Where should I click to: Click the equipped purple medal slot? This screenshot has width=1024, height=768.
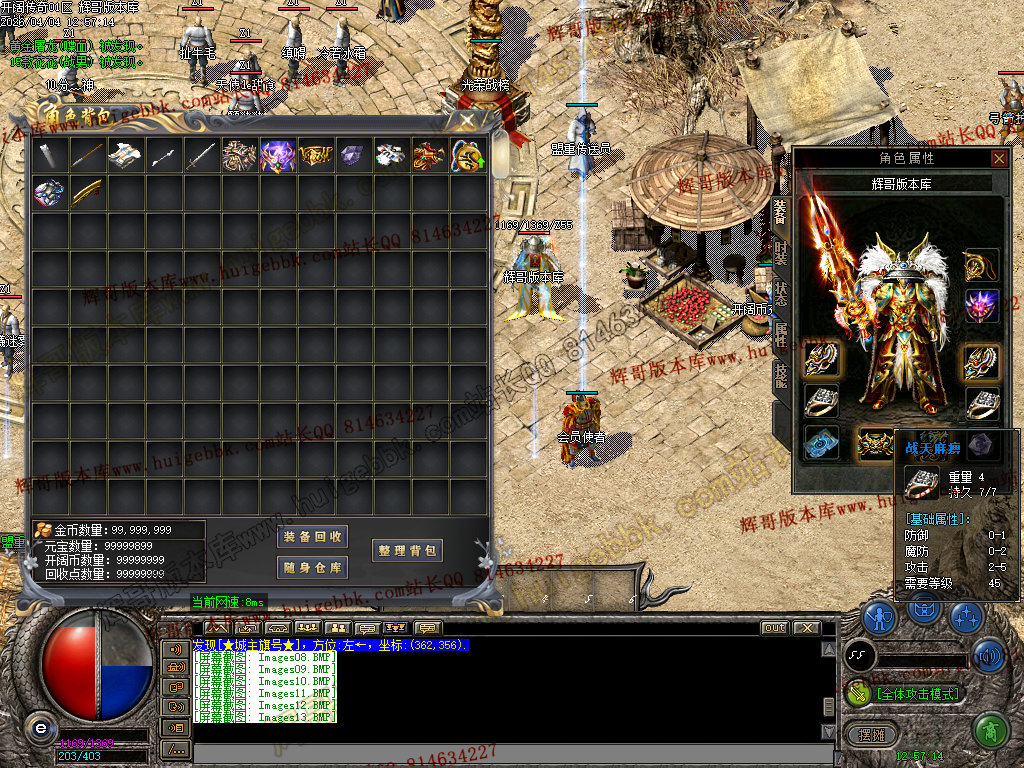click(x=981, y=305)
